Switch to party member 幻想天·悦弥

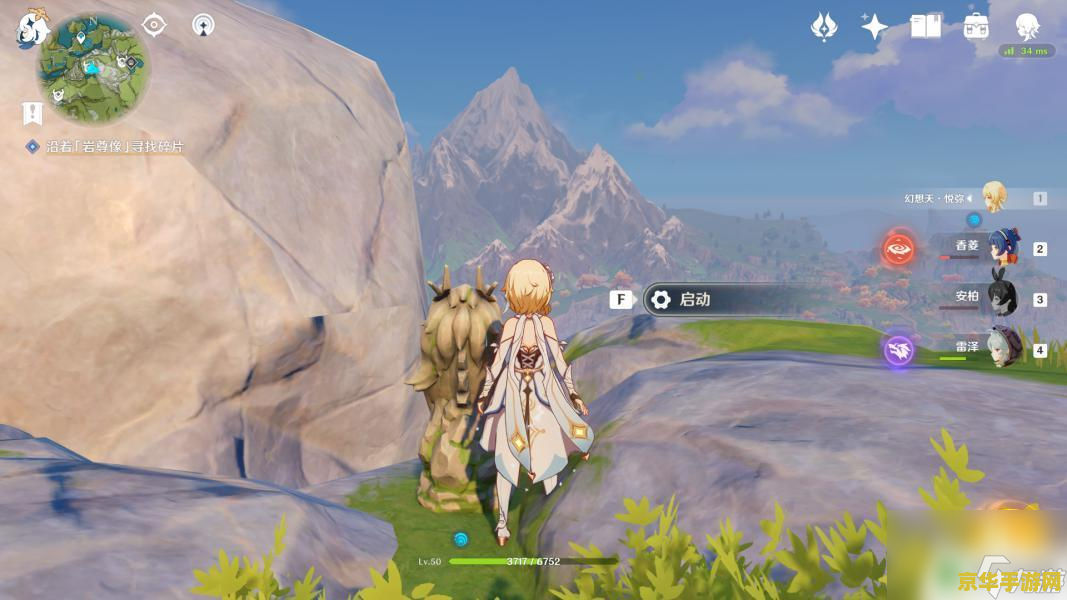(x=993, y=197)
